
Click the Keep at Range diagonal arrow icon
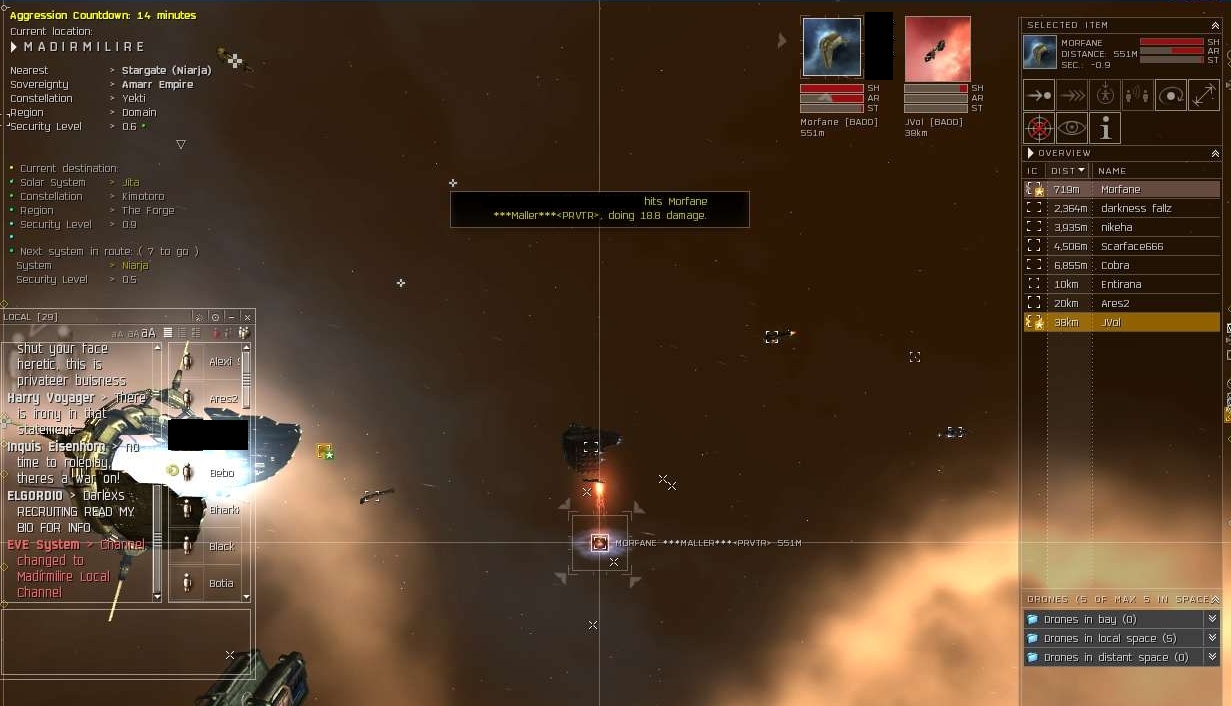[1204, 95]
